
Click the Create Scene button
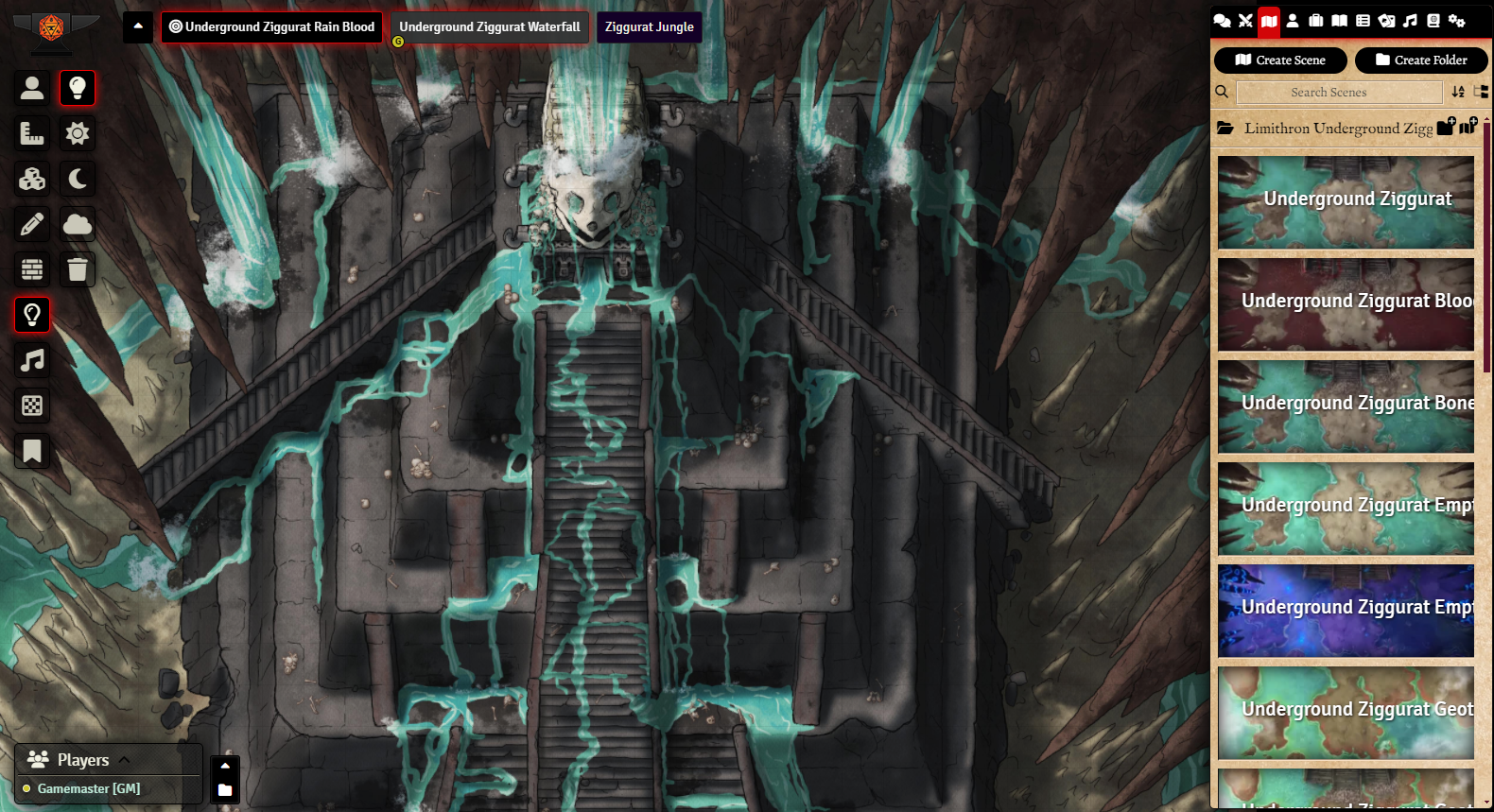[x=1280, y=60]
